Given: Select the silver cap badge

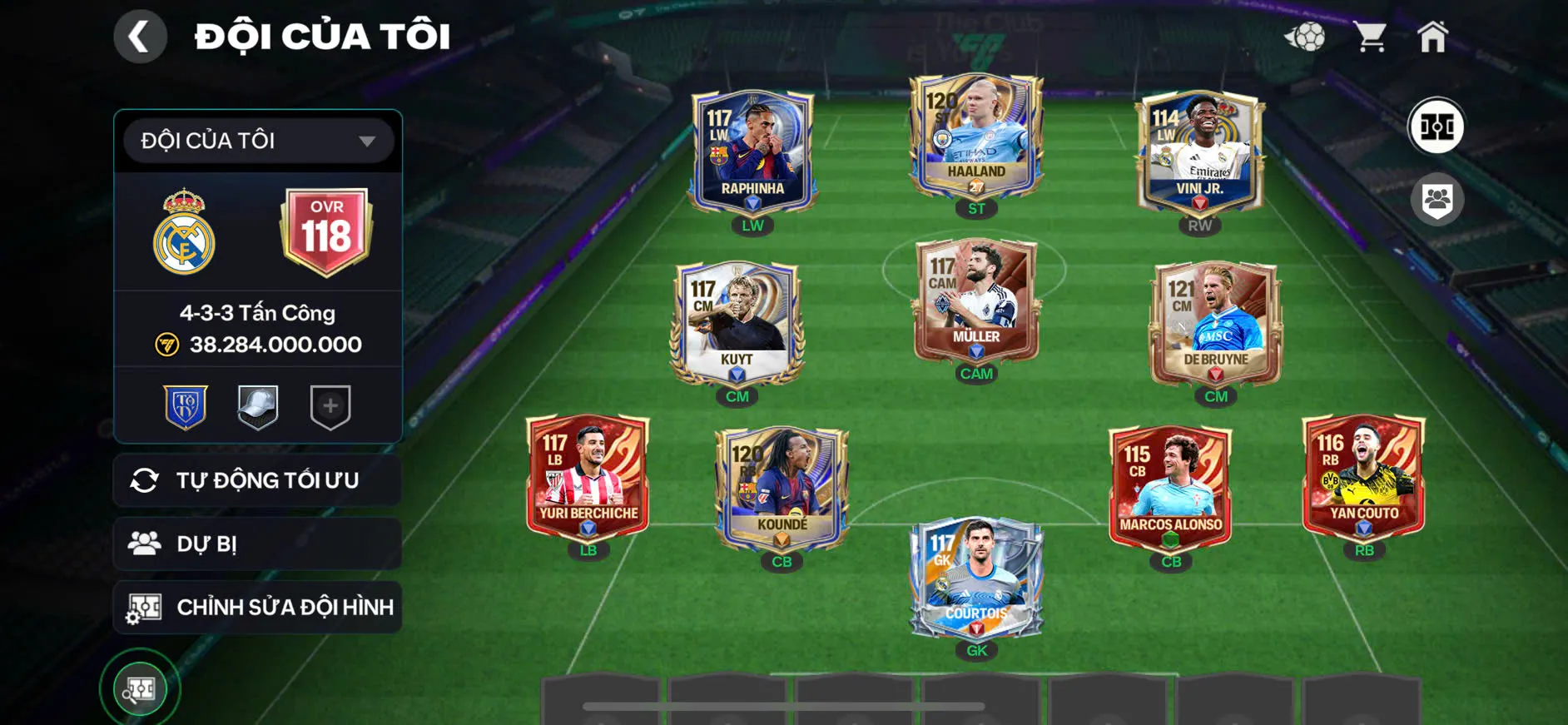Looking at the screenshot, I should click(x=258, y=405).
